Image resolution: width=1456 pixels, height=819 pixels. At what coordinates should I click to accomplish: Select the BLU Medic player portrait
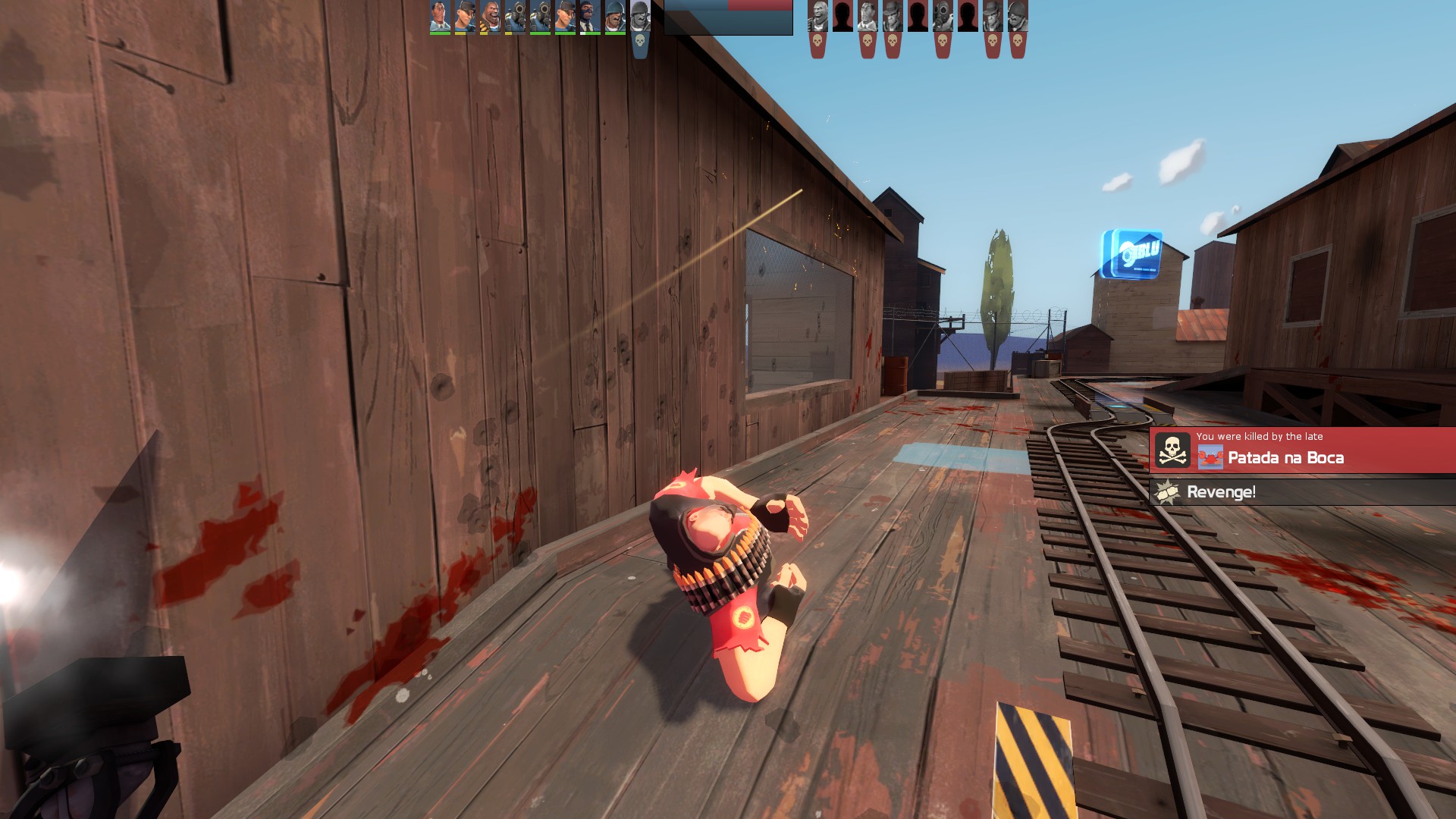(440, 15)
